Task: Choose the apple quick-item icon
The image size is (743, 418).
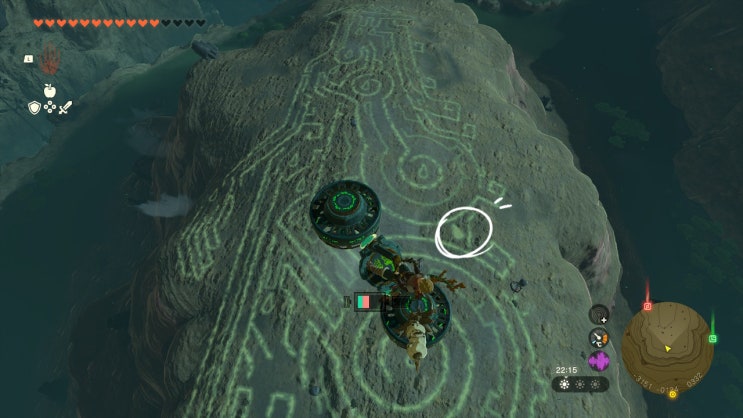Action: pos(49,91)
